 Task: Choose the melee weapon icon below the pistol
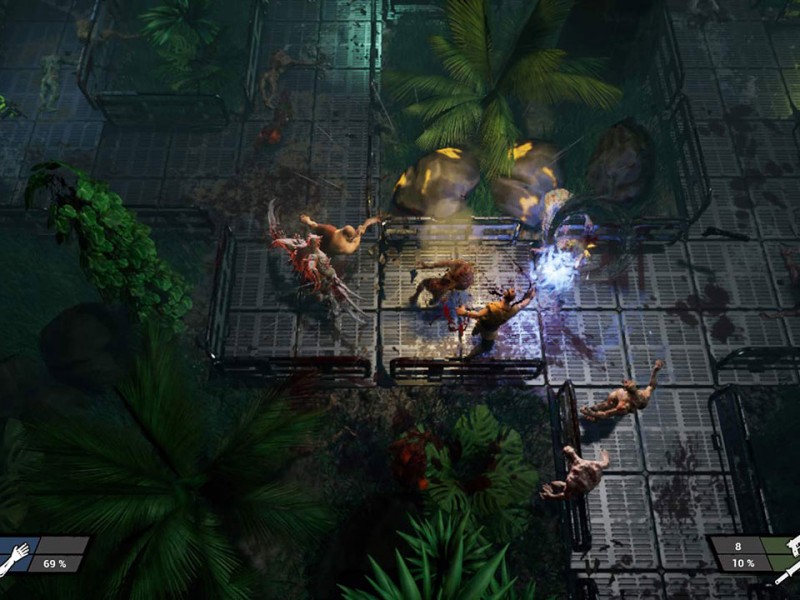click(x=789, y=570)
